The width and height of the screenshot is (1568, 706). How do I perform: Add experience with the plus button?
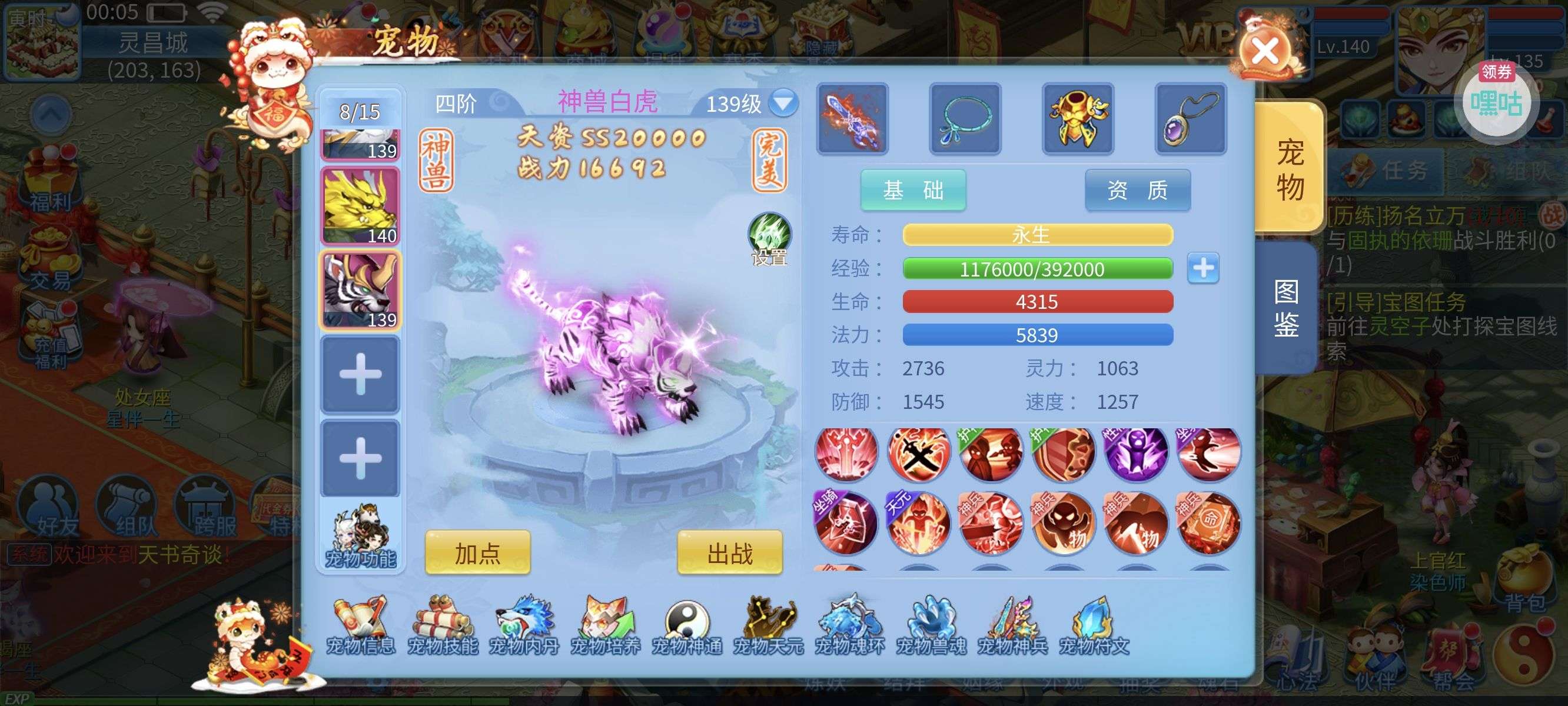pyautogui.click(x=1203, y=268)
